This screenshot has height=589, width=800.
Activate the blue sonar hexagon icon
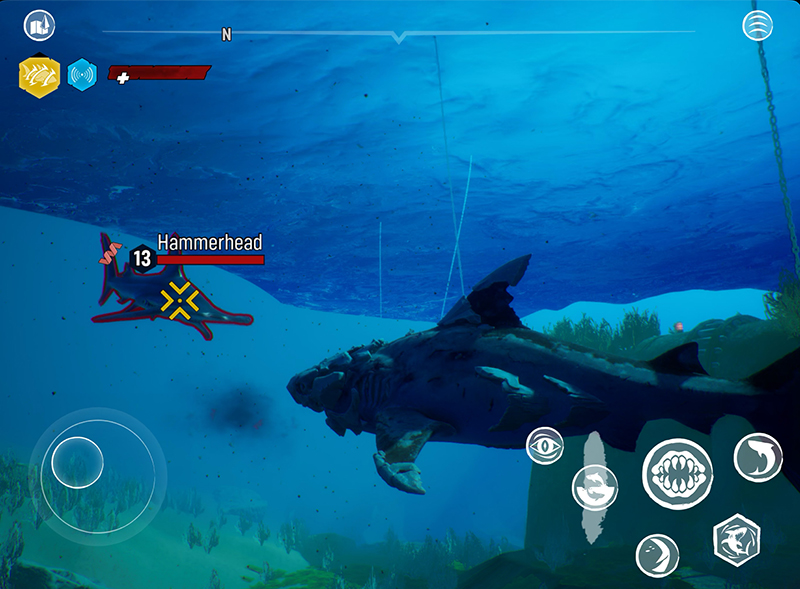[x=82, y=74]
